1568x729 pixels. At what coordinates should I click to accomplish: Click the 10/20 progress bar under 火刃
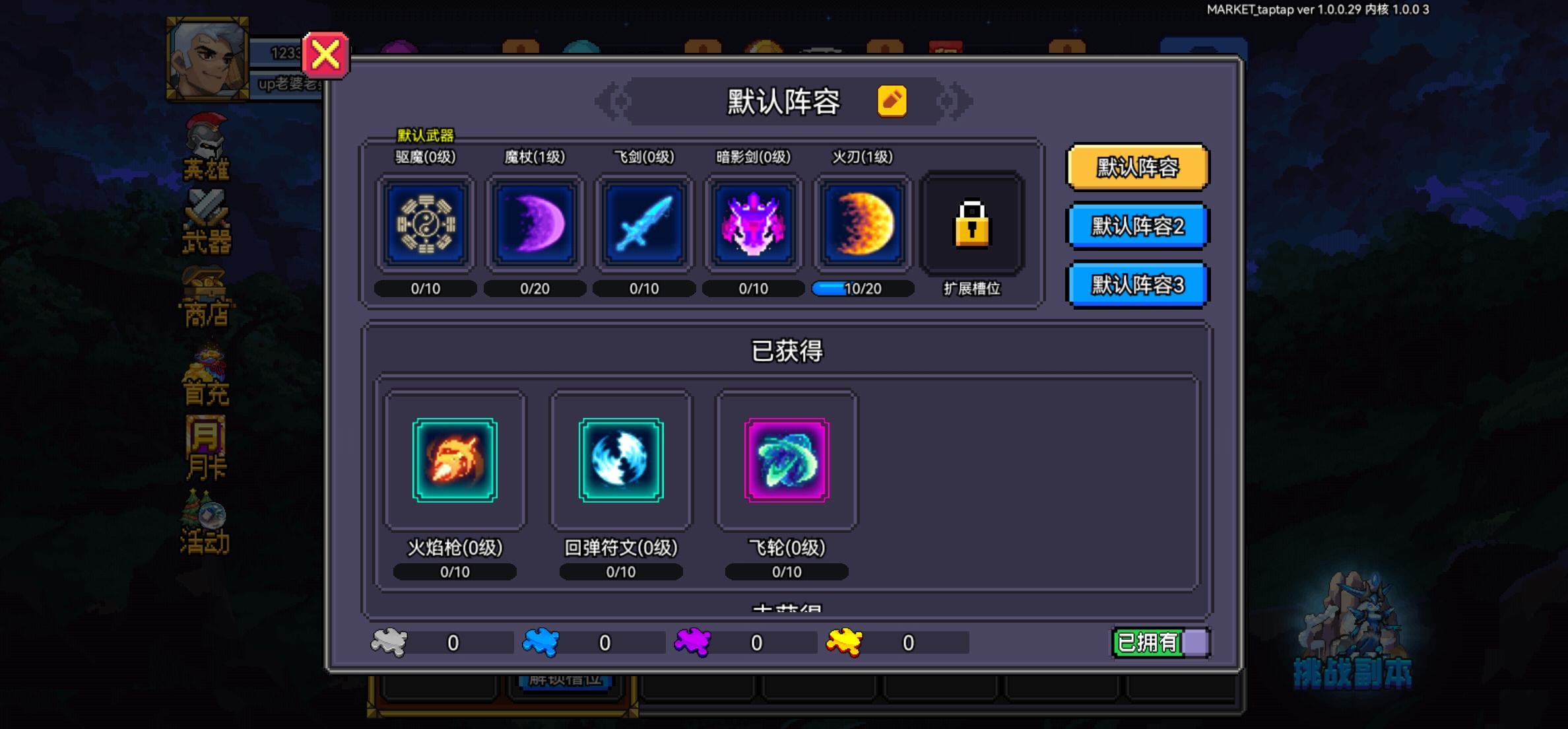tap(862, 288)
